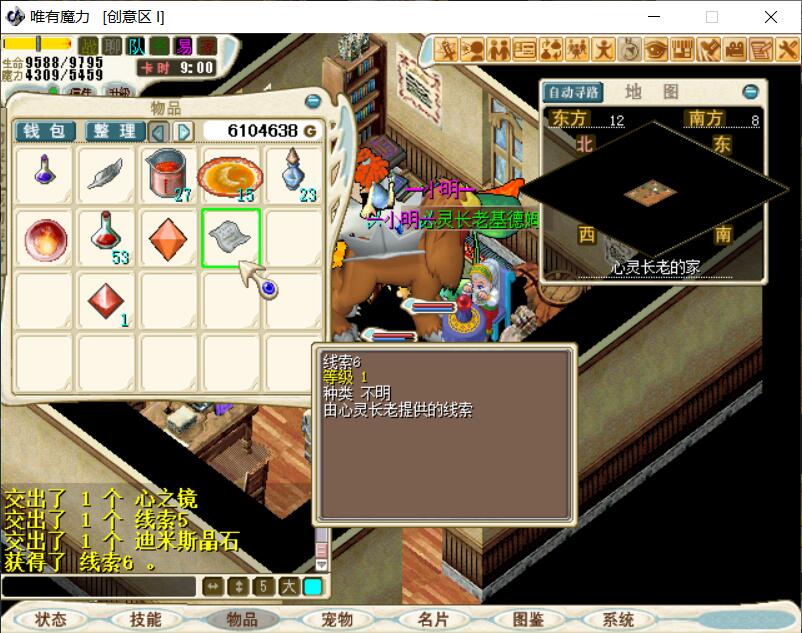Pick the red bucket item with 27
802x633 pixels.
(x=168, y=175)
